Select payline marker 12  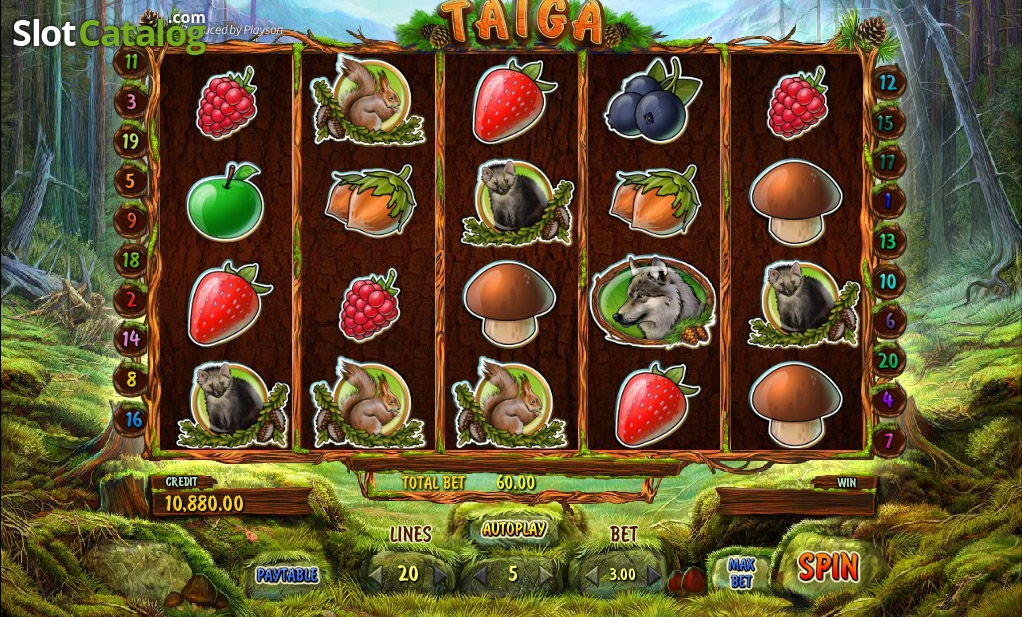[887, 83]
